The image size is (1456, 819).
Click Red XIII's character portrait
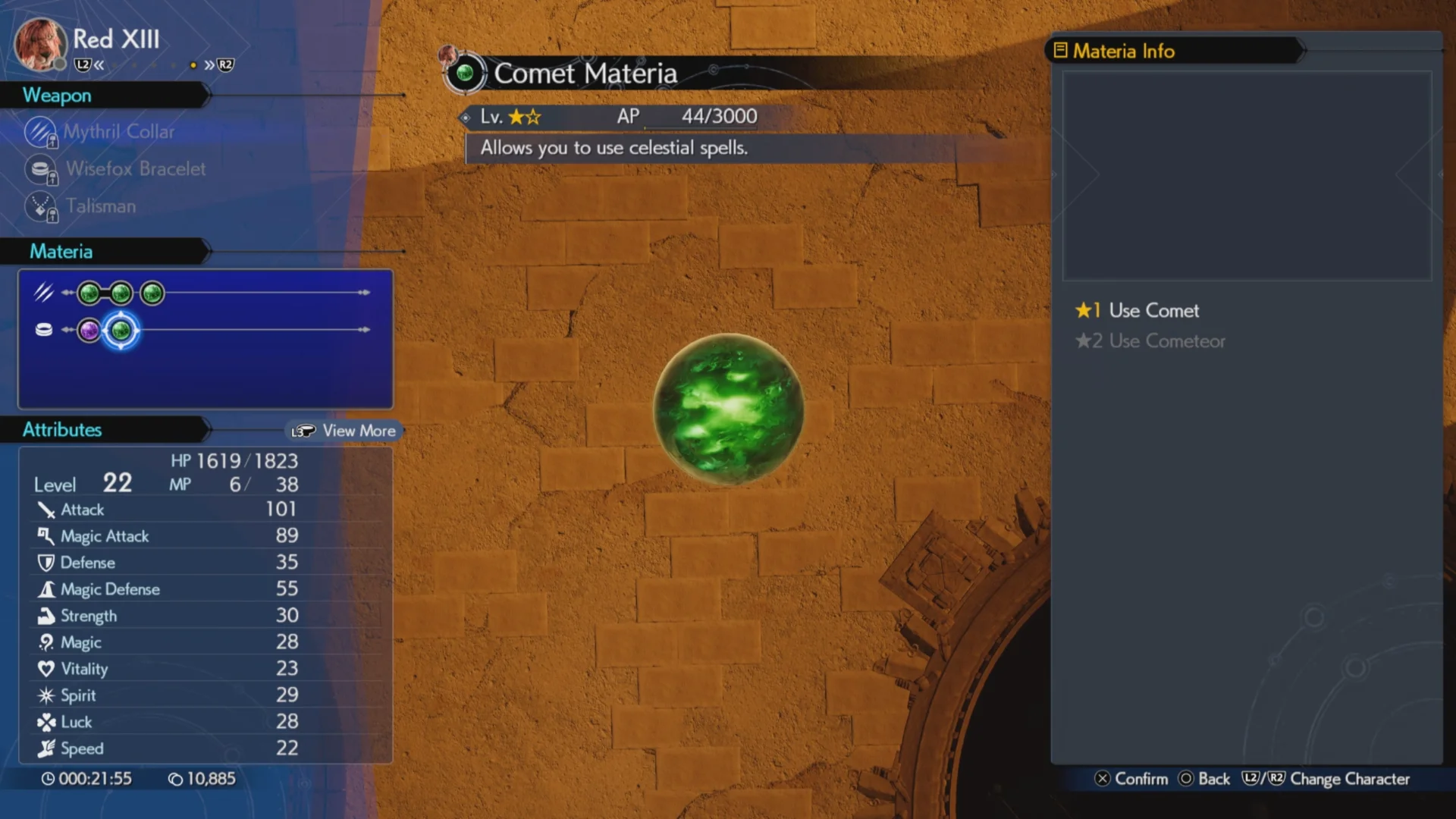39,44
